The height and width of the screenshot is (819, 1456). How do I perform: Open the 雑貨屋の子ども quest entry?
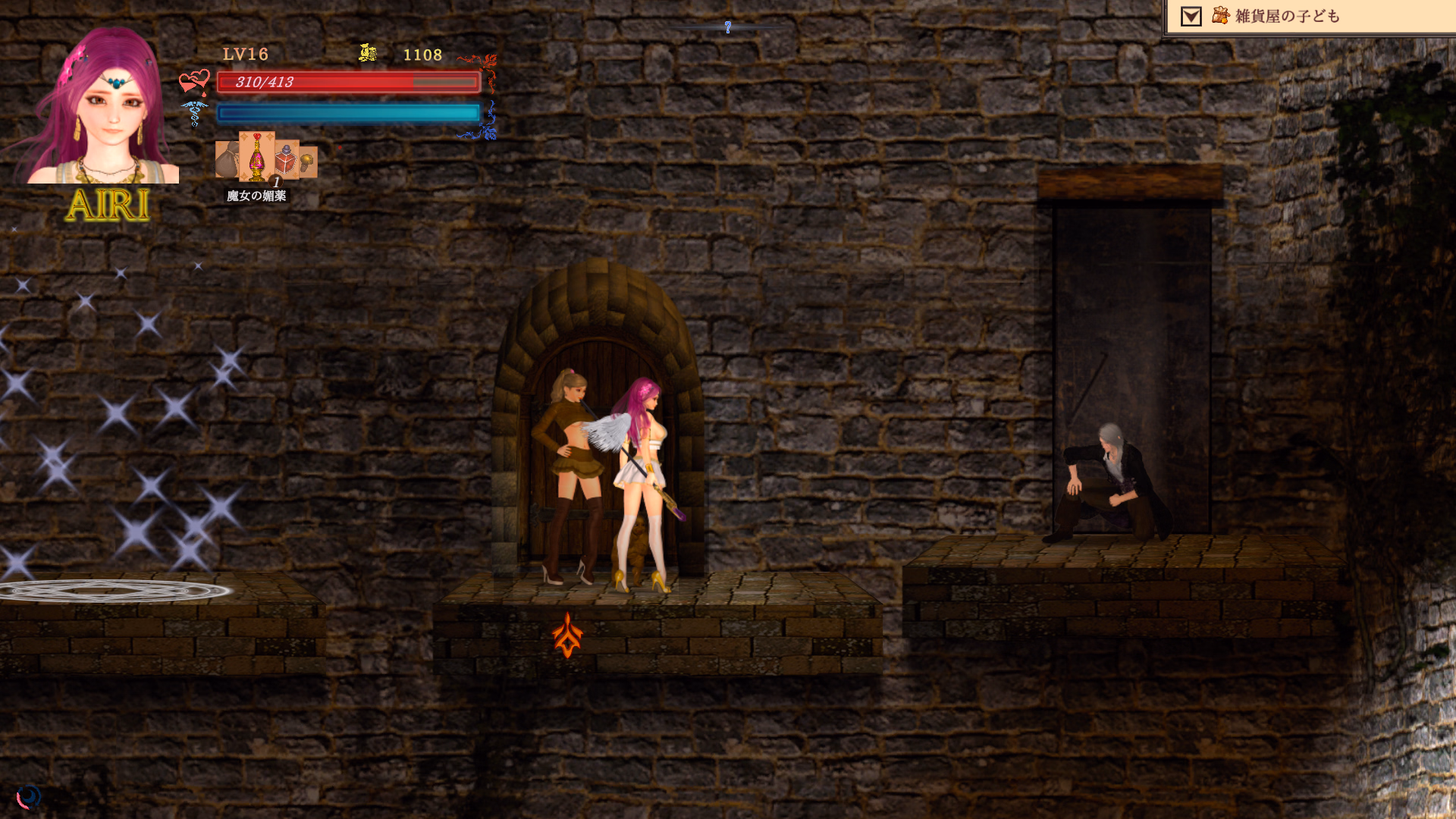(x=1287, y=16)
